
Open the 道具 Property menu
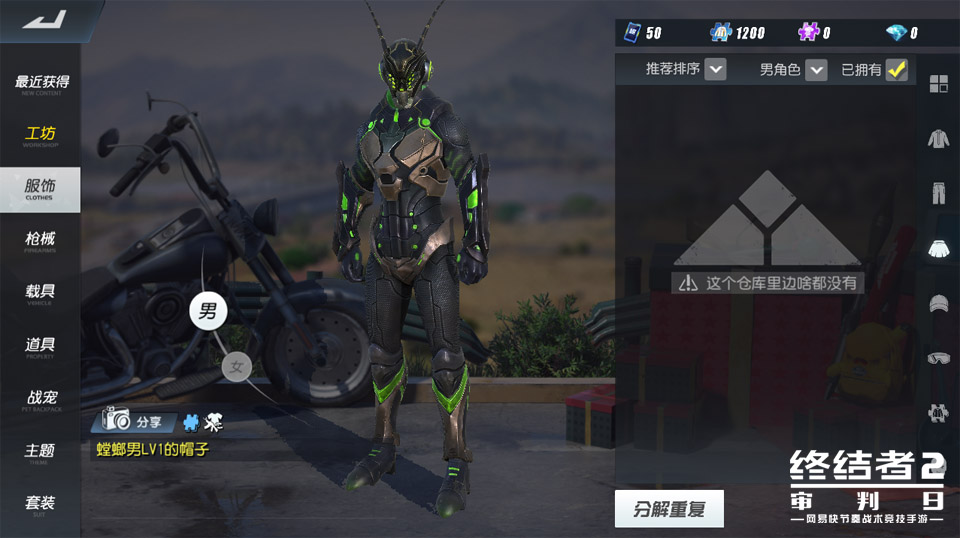(x=40, y=347)
